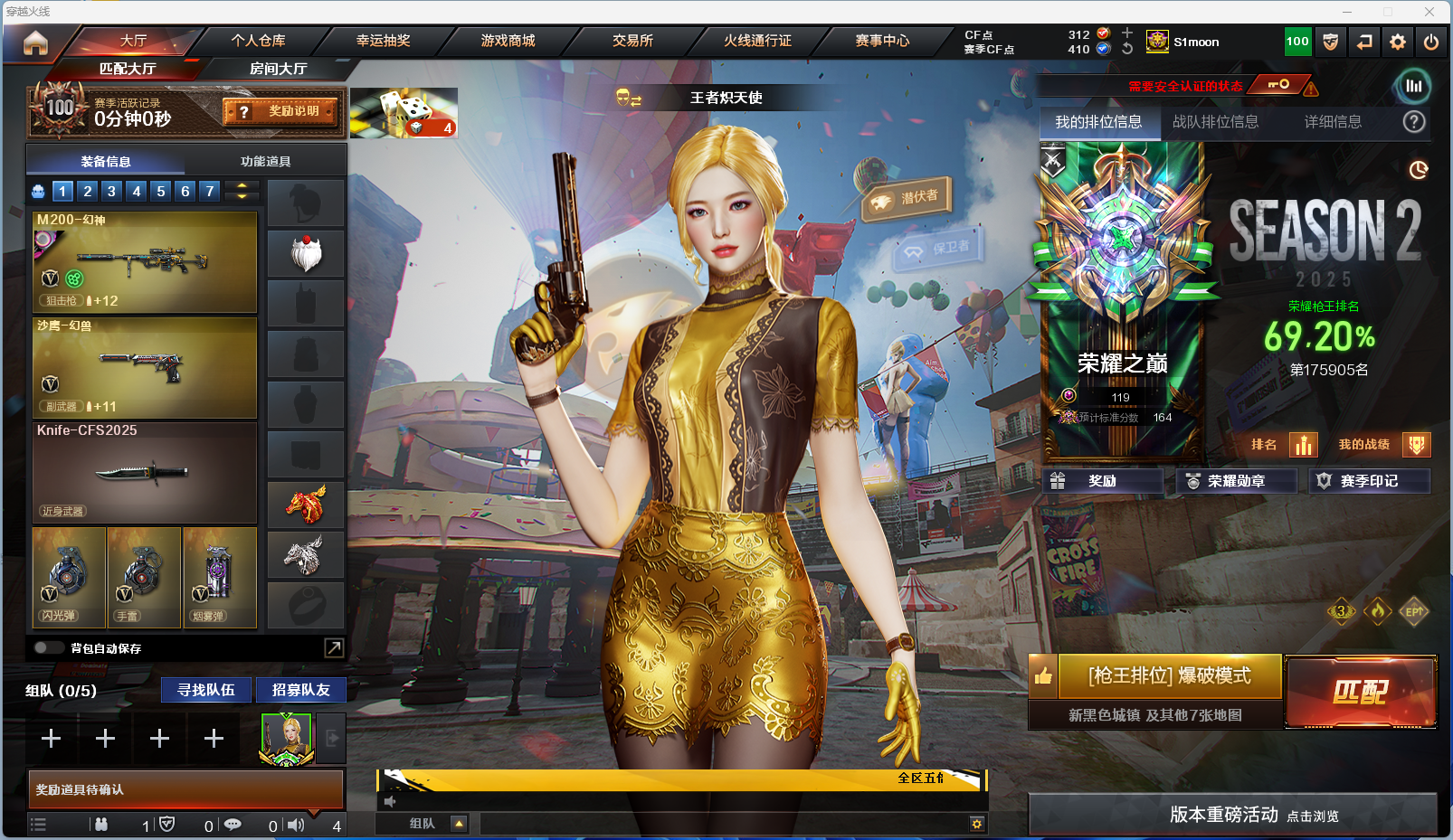Select the 功能道具 tab
The width and height of the screenshot is (1453, 840).
[265, 162]
